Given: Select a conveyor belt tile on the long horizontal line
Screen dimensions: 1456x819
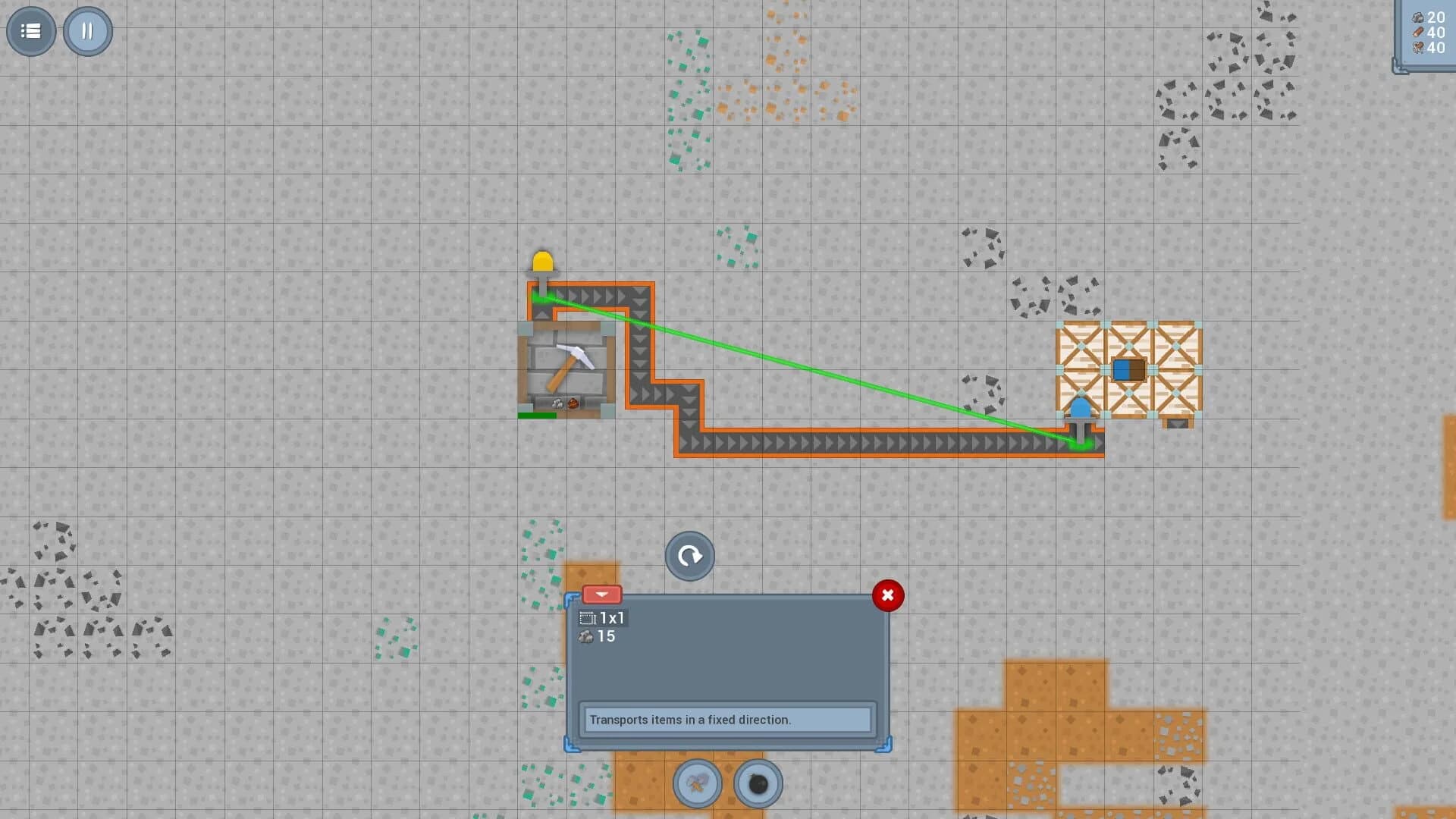Looking at the screenshot, I should tap(872, 441).
